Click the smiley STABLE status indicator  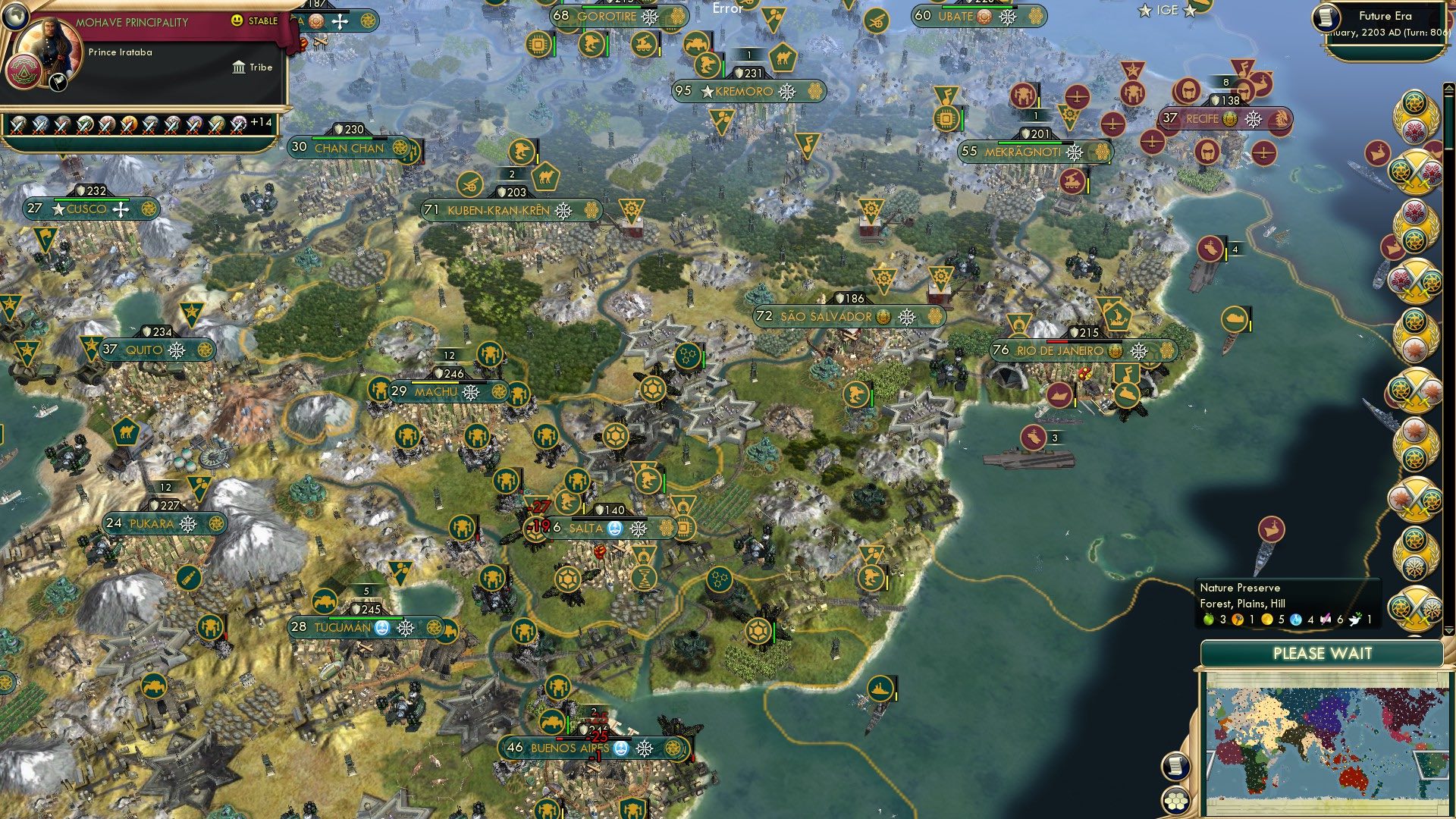[x=237, y=20]
